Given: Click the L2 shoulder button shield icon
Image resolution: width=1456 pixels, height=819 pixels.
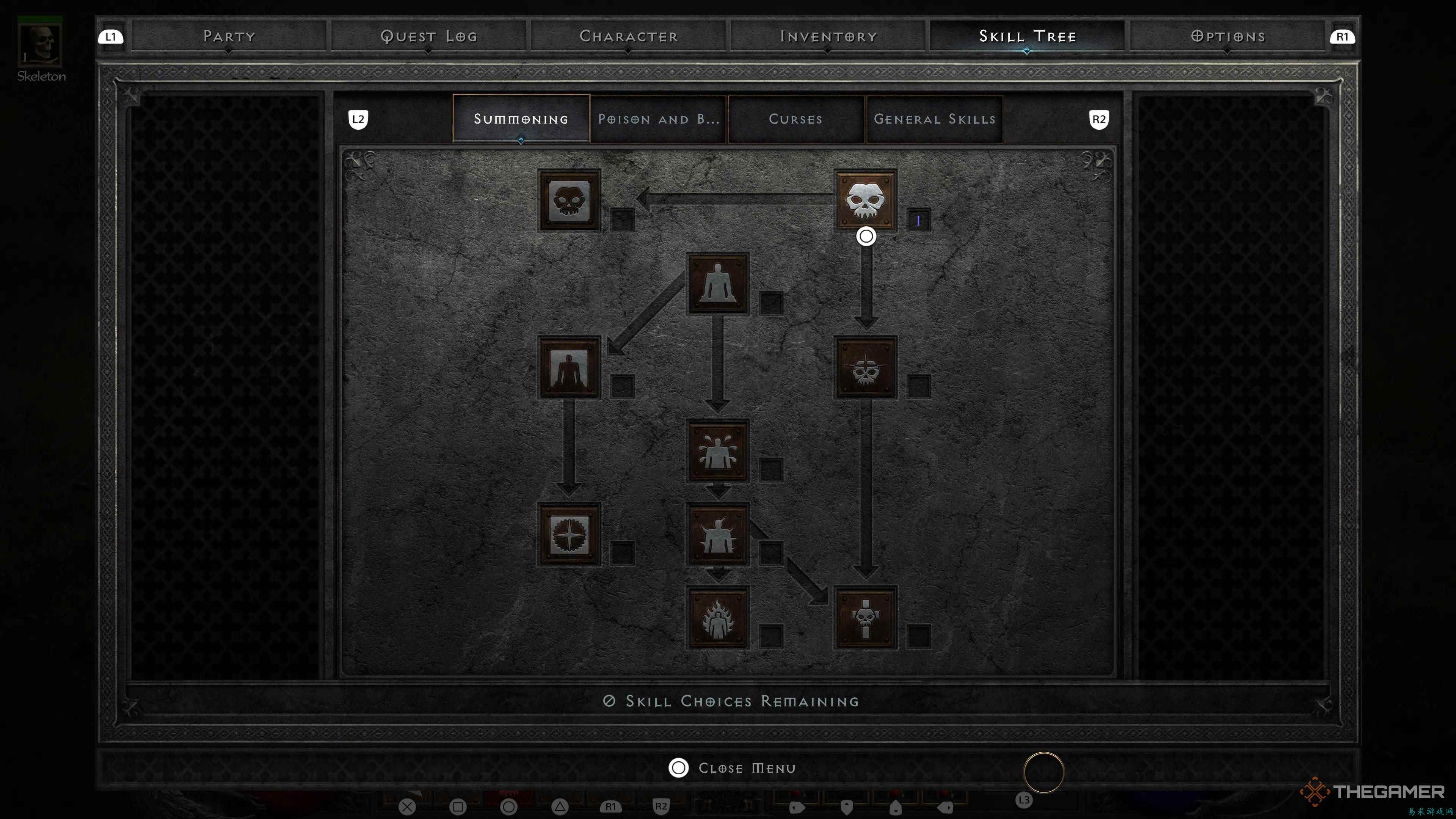Looking at the screenshot, I should pos(358,119).
